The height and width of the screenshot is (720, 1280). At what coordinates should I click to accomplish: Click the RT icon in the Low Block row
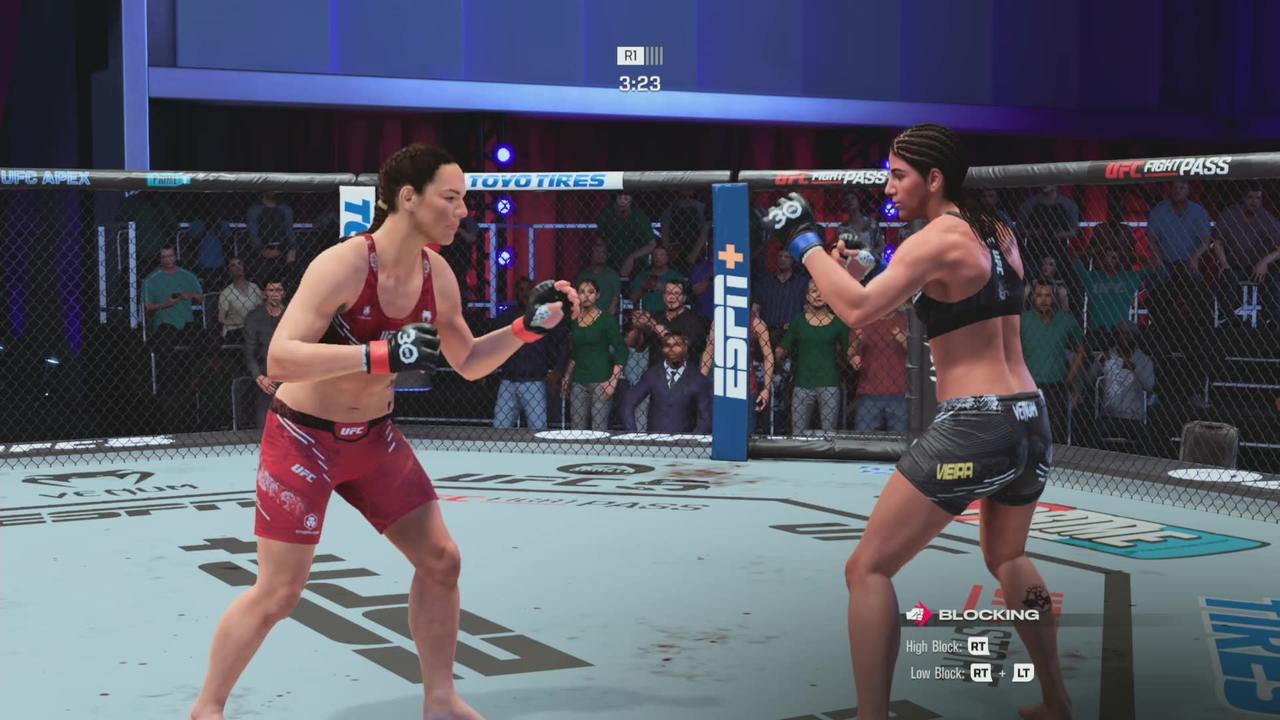coord(980,672)
